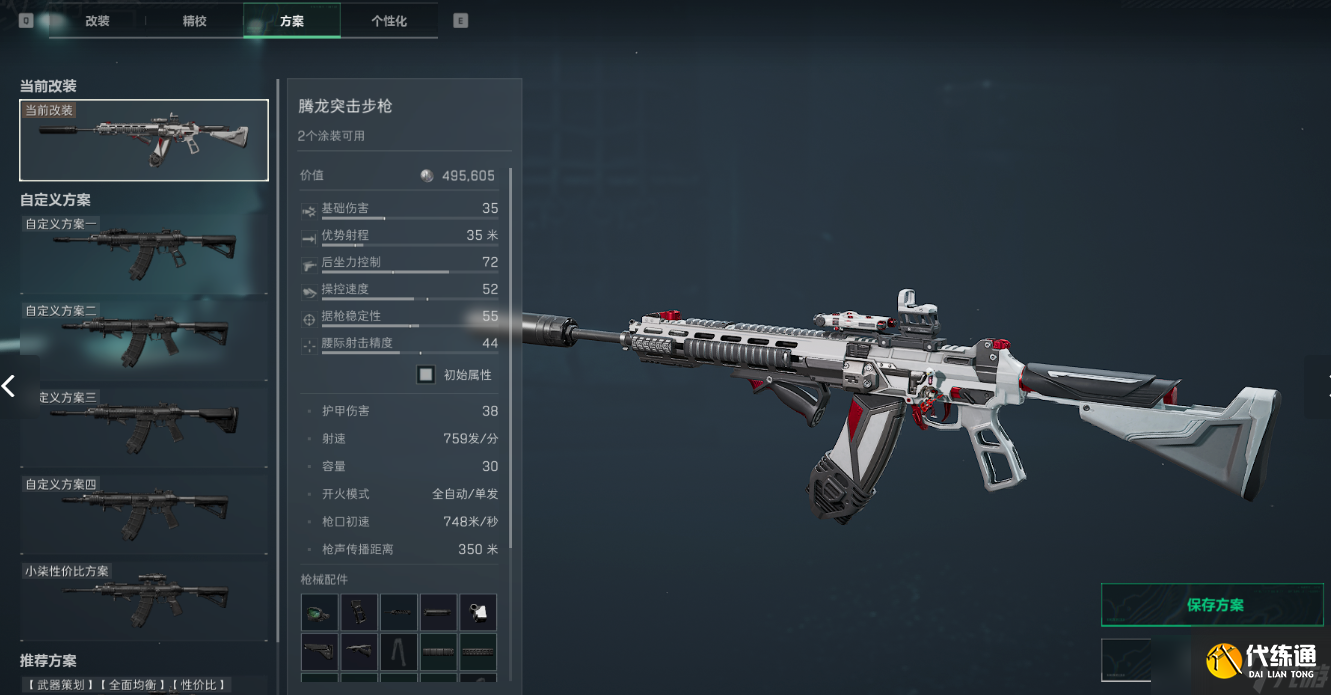Choose 自定义方案一 loadout
The width and height of the screenshot is (1331, 695).
[144, 254]
